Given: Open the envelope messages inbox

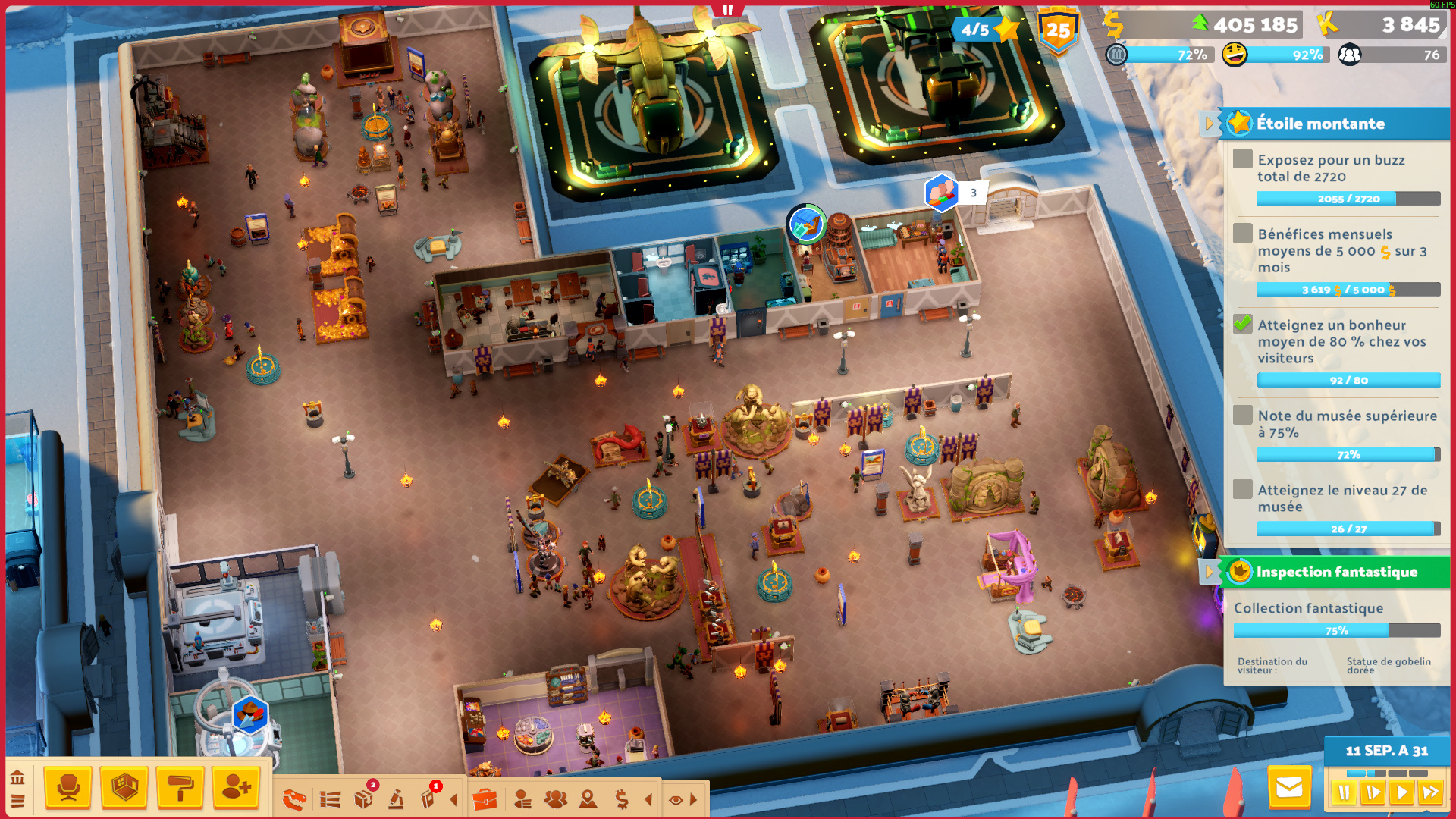Looking at the screenshot, I should 1289,788.
